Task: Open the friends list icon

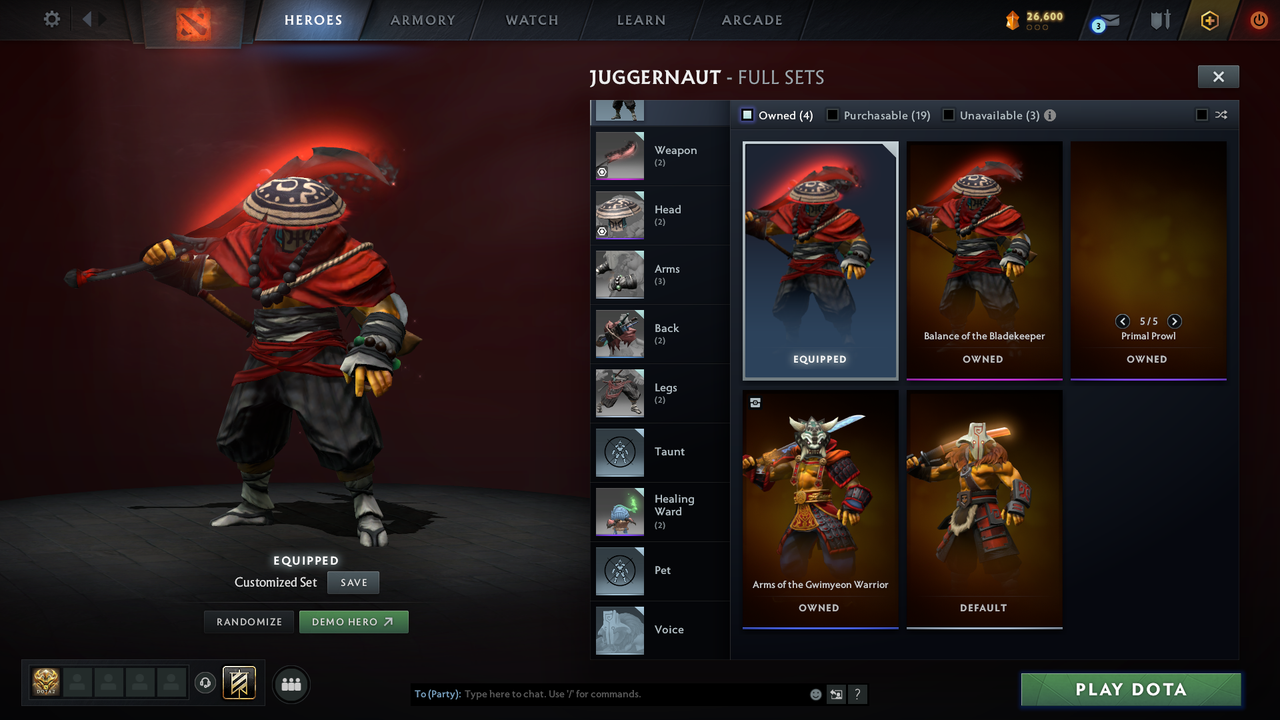Action: (x=290, y=684)
